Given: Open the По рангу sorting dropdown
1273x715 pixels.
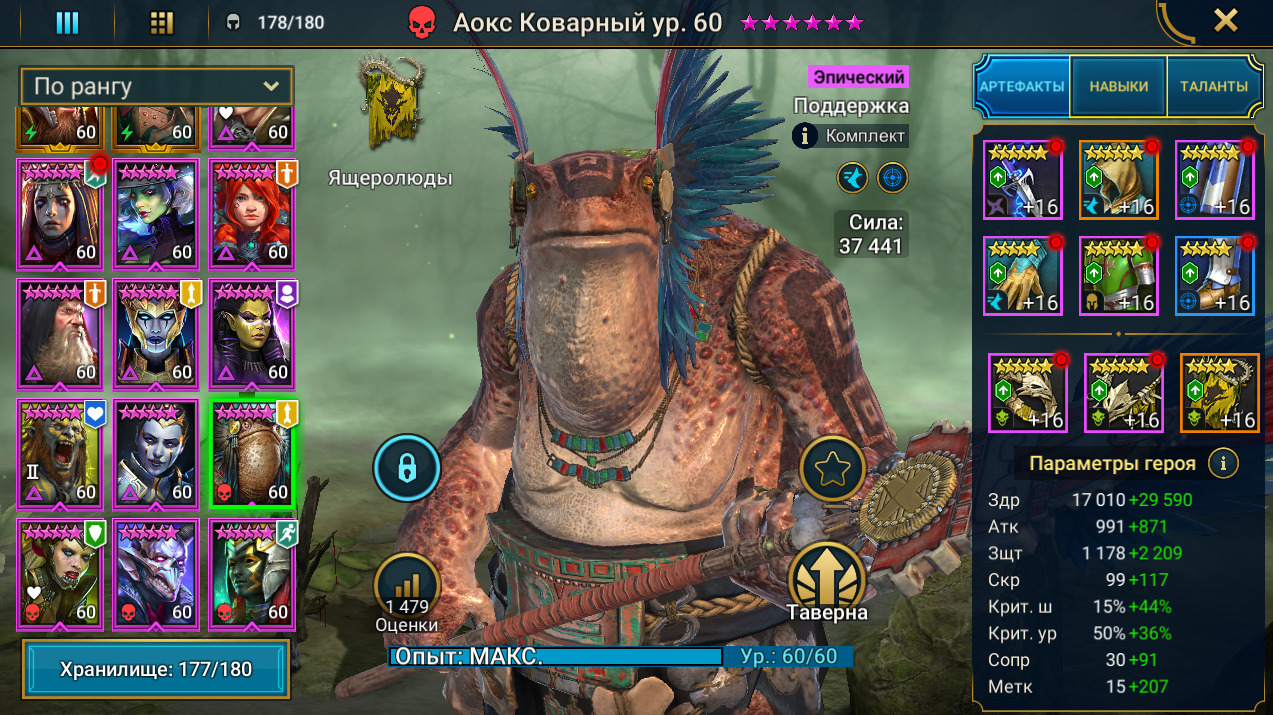Looking at the screenshot, I should tap(156, 87).
